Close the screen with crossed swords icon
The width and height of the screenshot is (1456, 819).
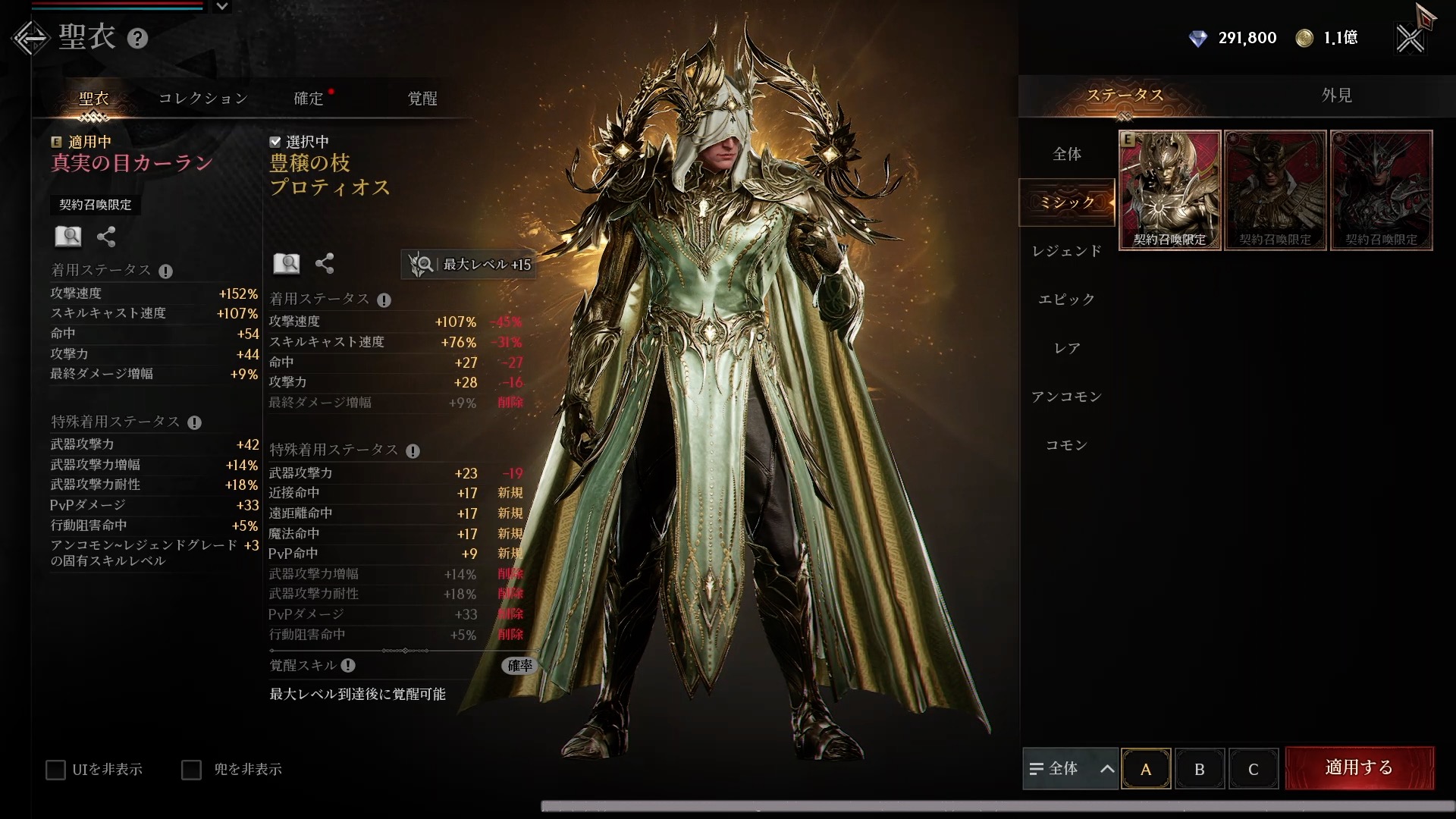tap(1410, 38)
